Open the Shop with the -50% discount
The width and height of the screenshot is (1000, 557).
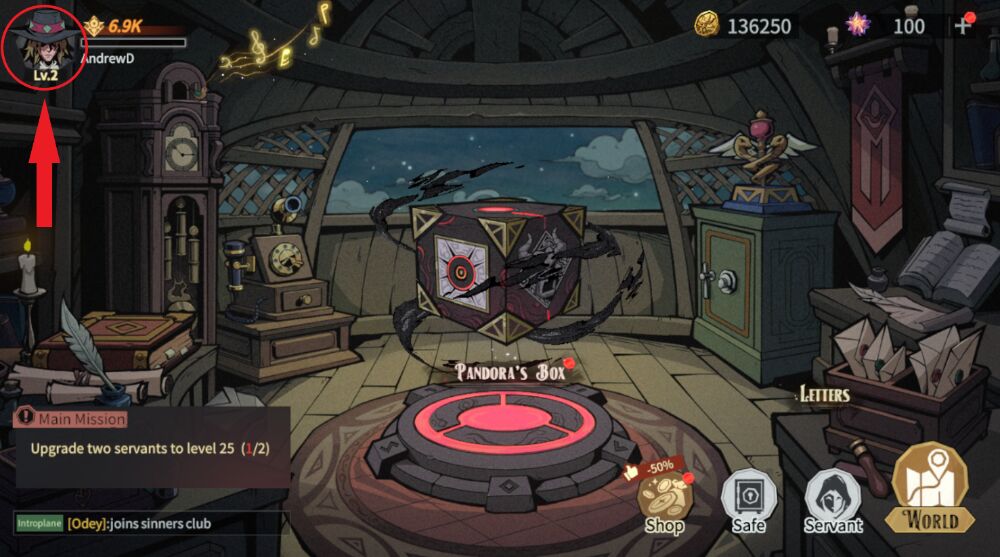(663, 502)
